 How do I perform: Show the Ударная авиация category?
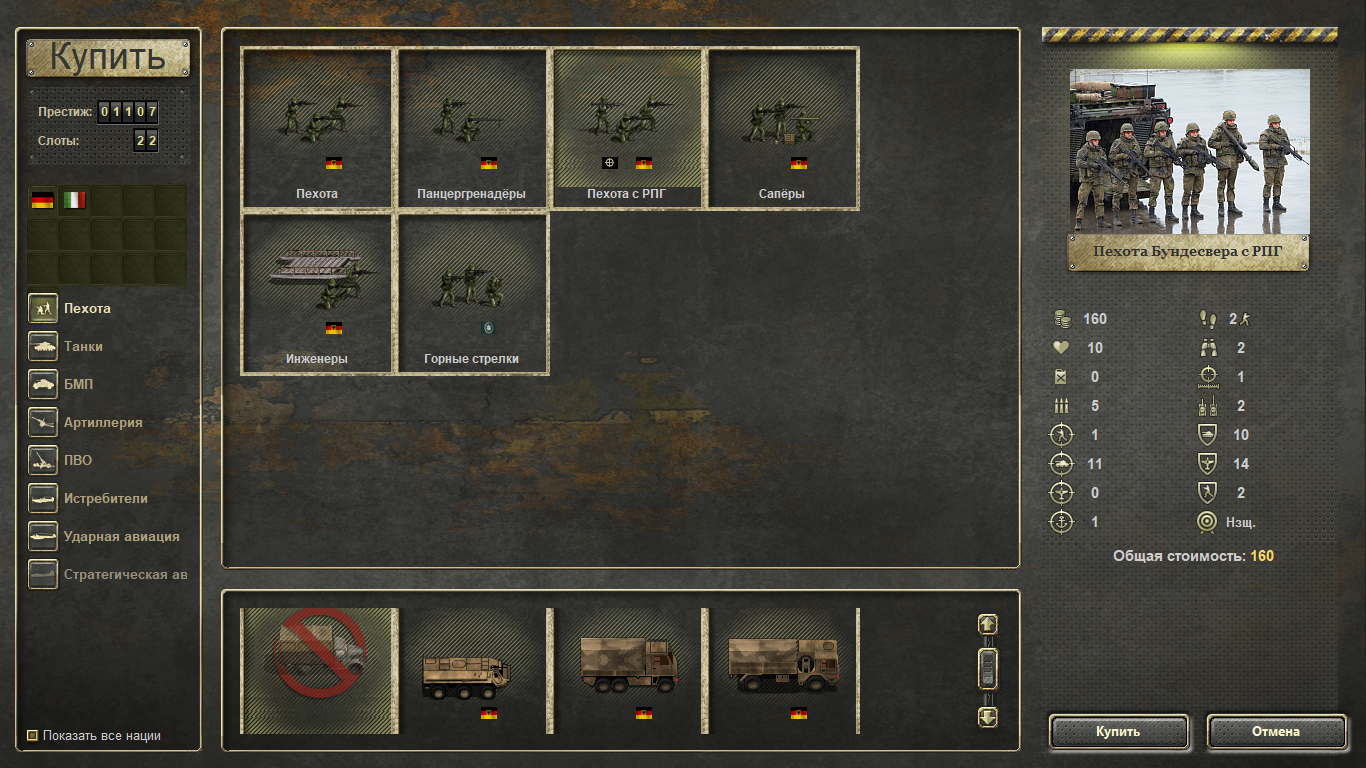pyautogui.click(x=121, y=536)
